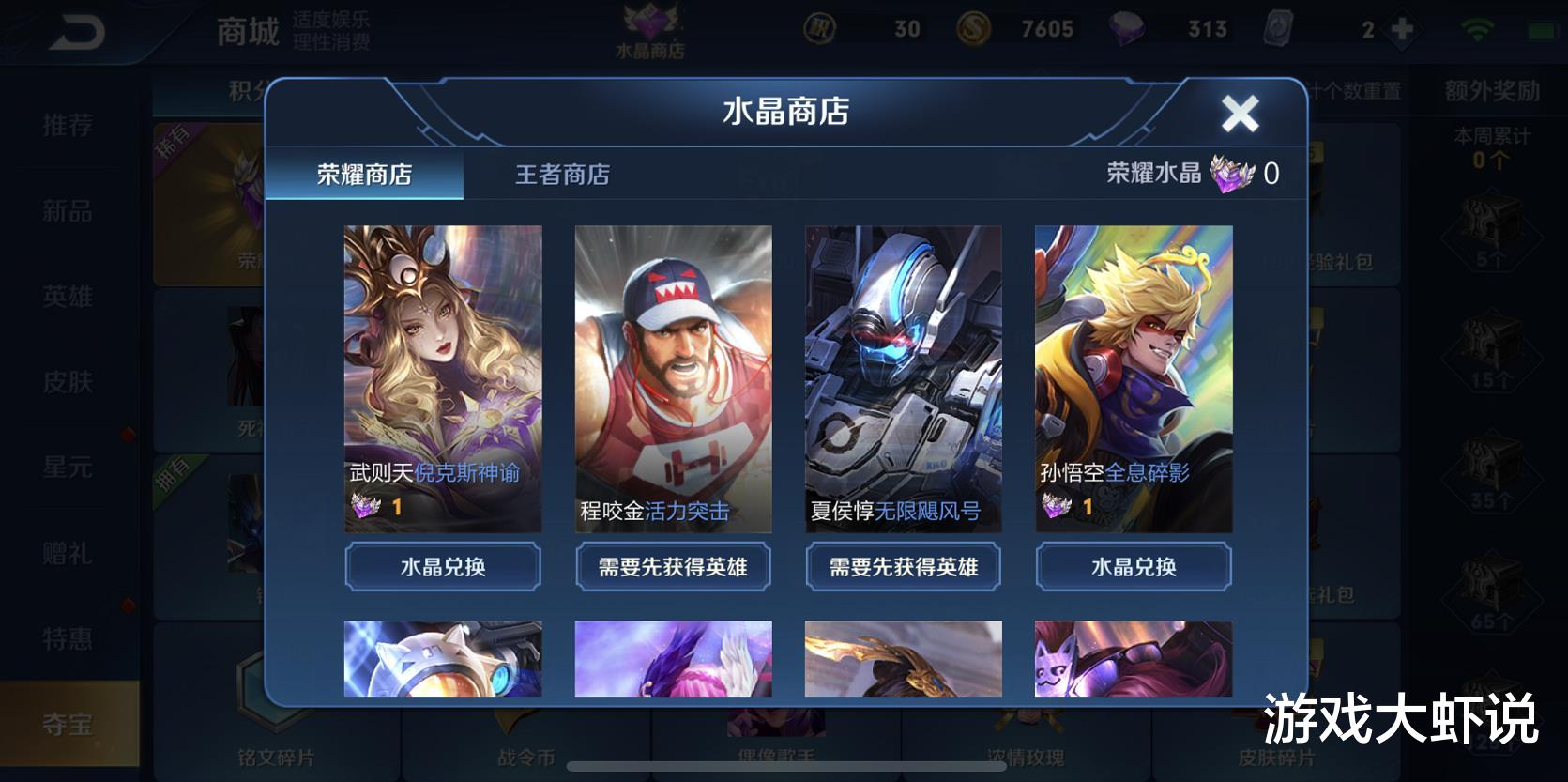Close the 水晶商店 dialog

click(1241, 113)
